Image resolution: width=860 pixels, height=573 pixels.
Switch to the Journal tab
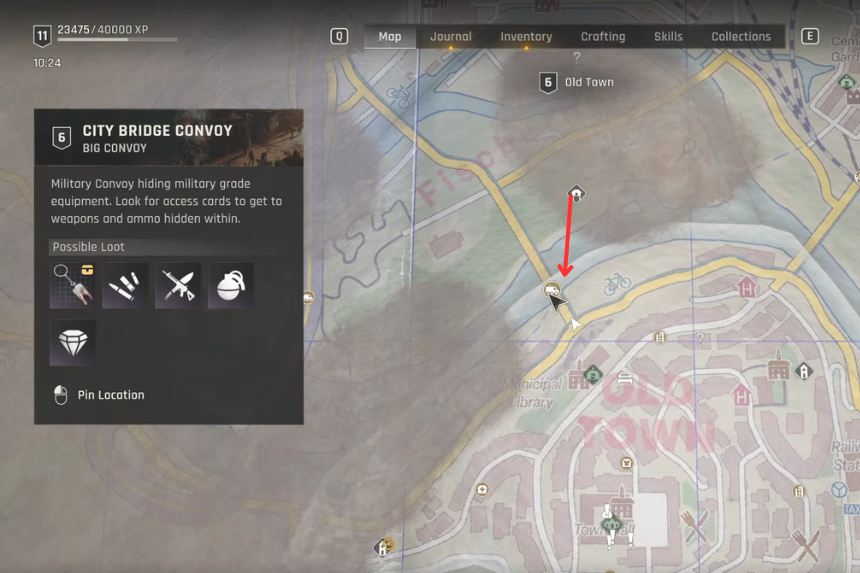tap(450, 37)
